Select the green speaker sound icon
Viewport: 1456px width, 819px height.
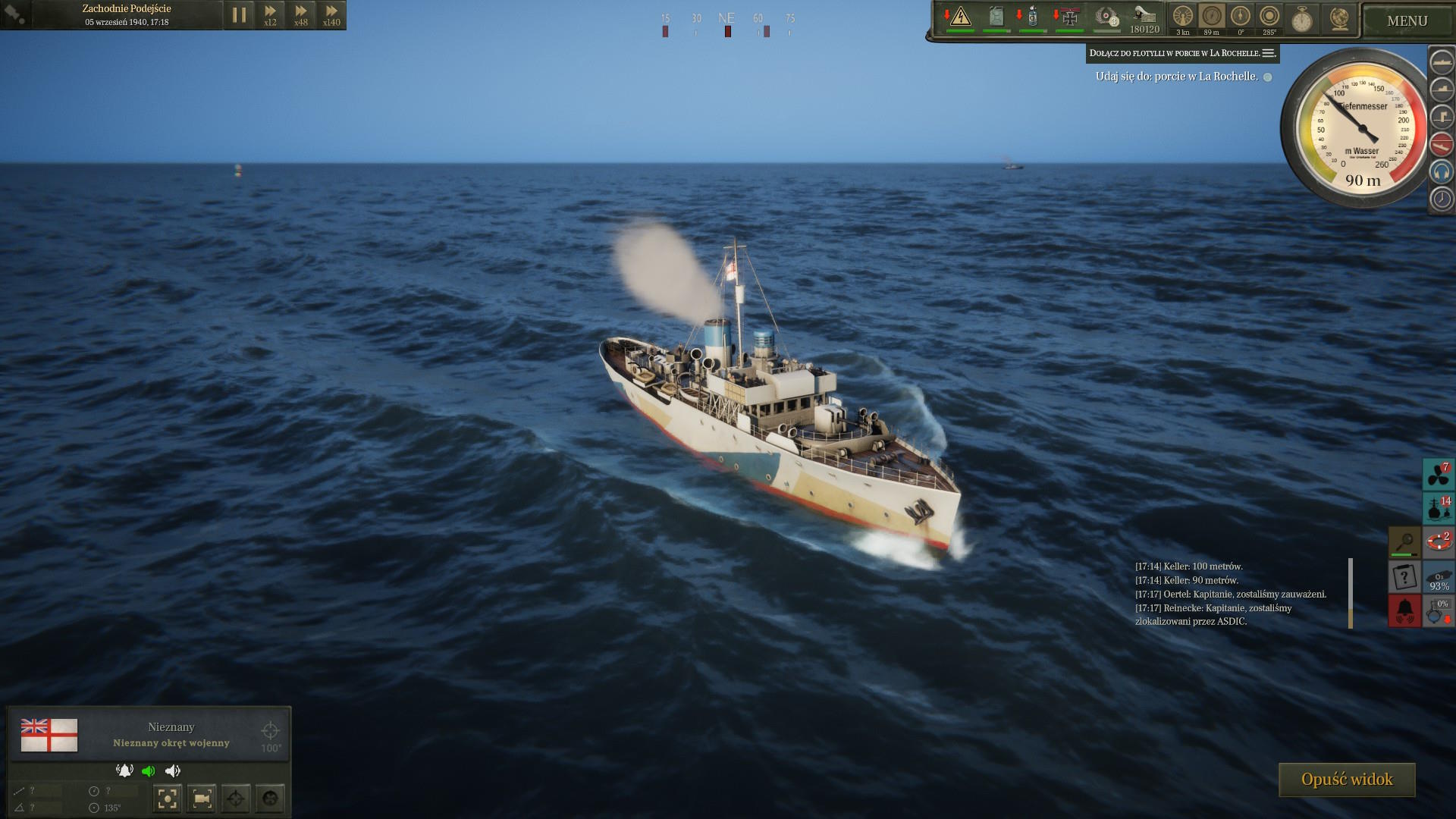click(149, 771)
